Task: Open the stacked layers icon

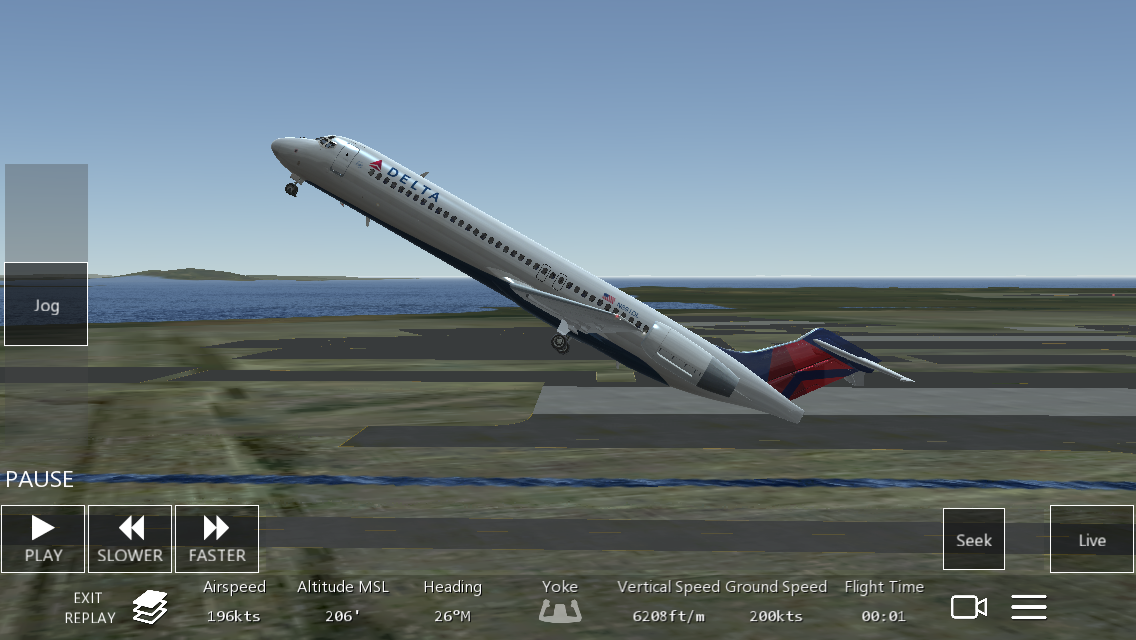Action: pos(150,606)
